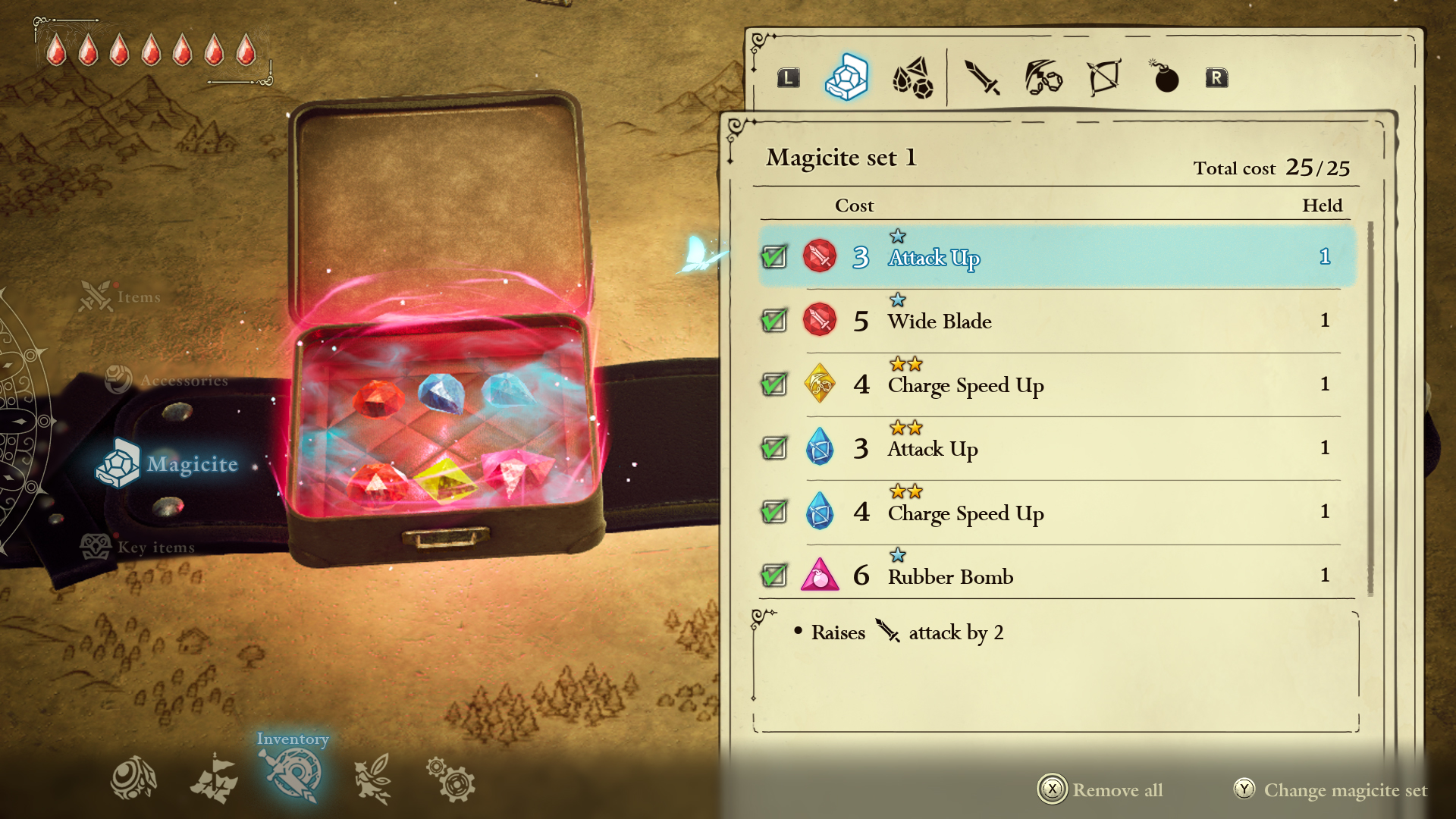Click the two-star Charge Speed Up entry
The image size is (1456, 819).
click(x=965, y=385)
